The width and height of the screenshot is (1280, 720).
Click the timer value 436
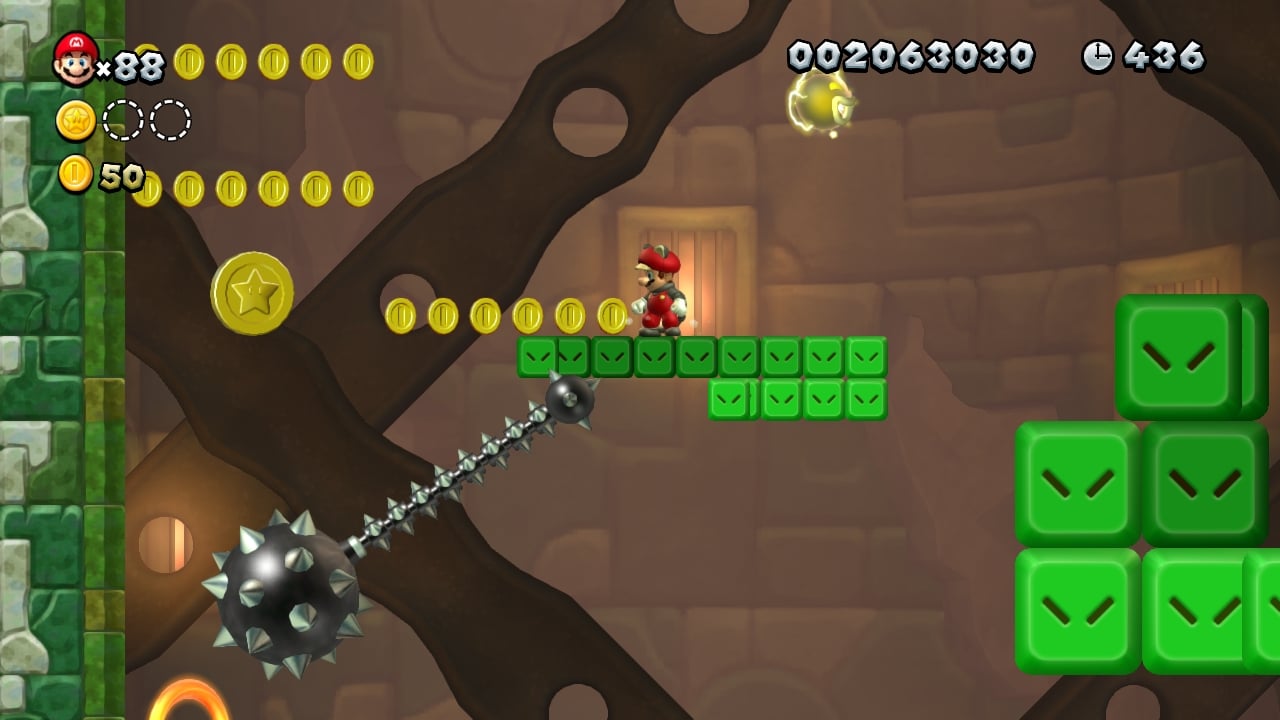tap(1167, 57)
